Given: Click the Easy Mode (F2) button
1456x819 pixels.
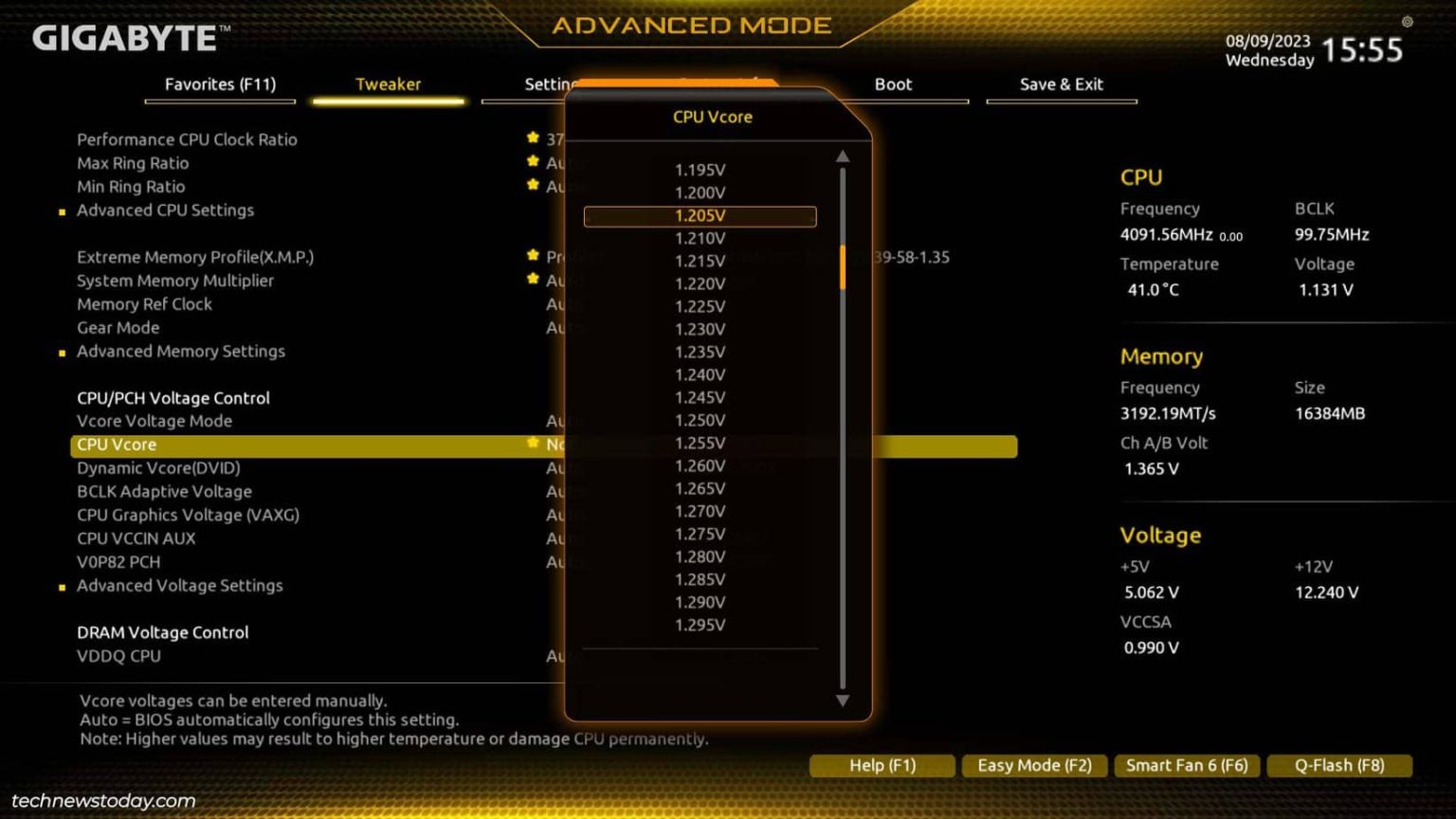Looking at the screenshot, I should [x=1034, y=765].
